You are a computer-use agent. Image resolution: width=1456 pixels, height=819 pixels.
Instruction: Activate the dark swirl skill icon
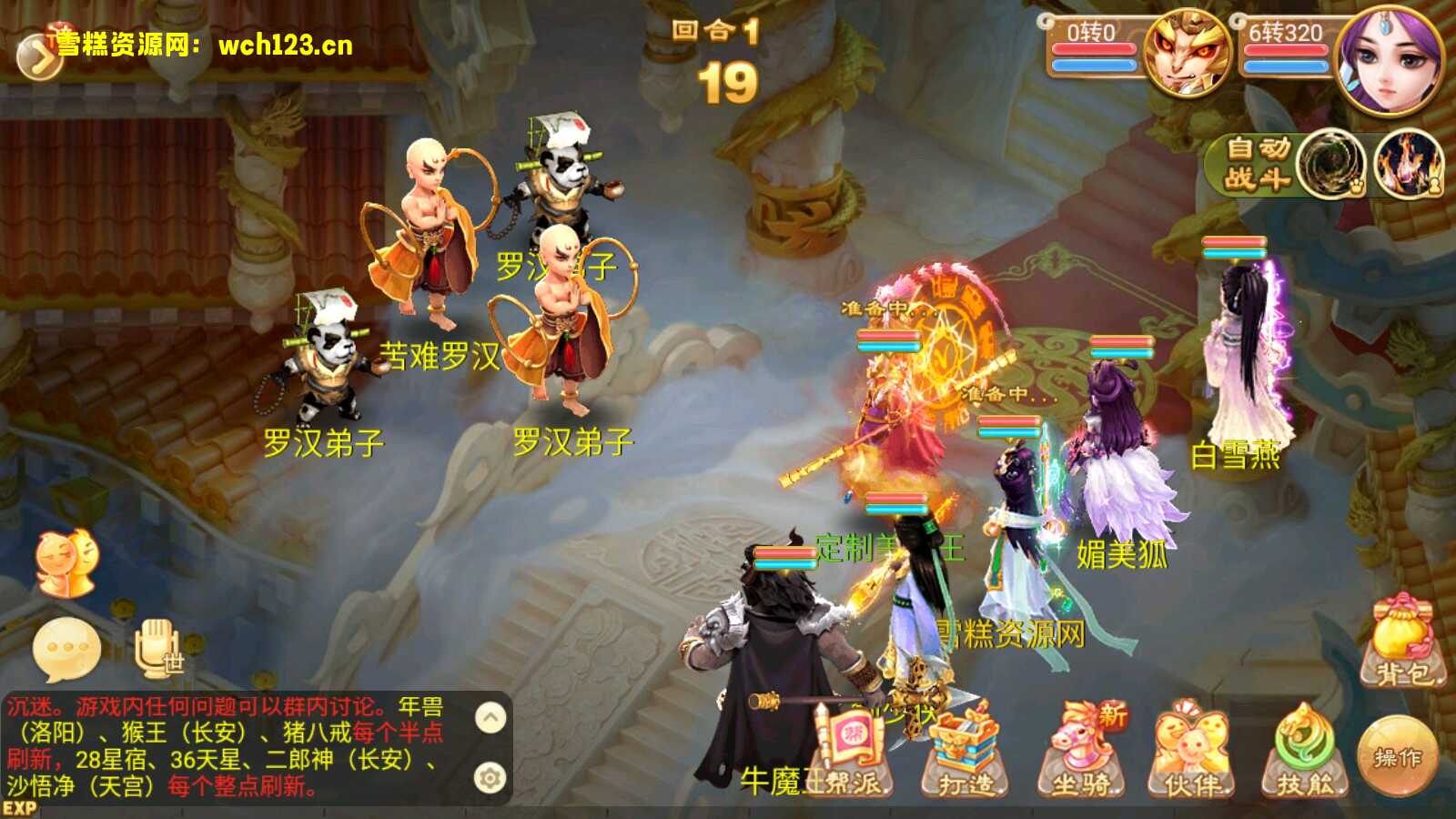[1330, 166]
